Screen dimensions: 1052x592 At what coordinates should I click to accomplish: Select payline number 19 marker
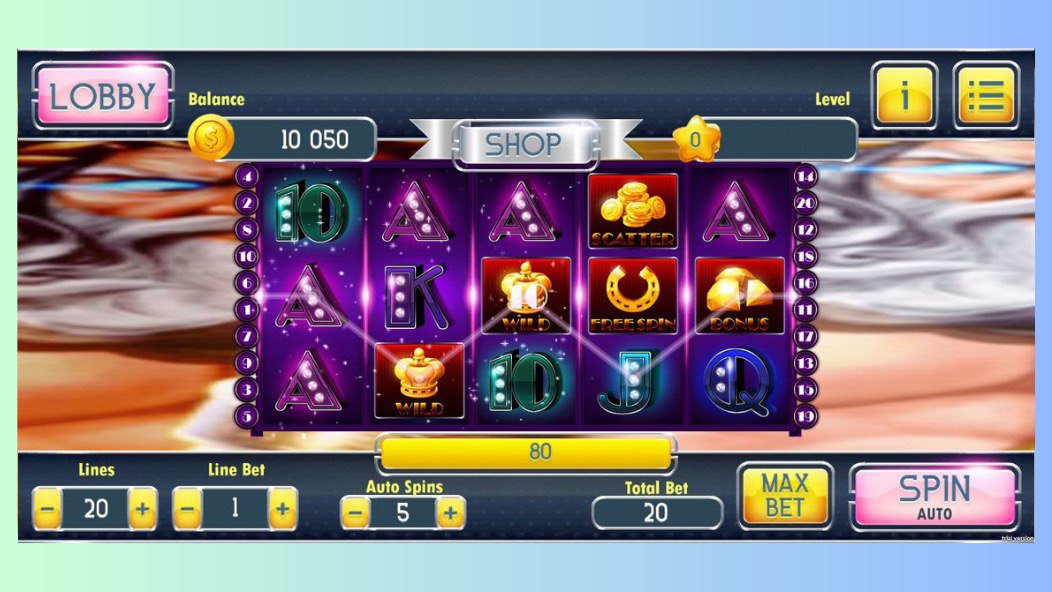806,415
